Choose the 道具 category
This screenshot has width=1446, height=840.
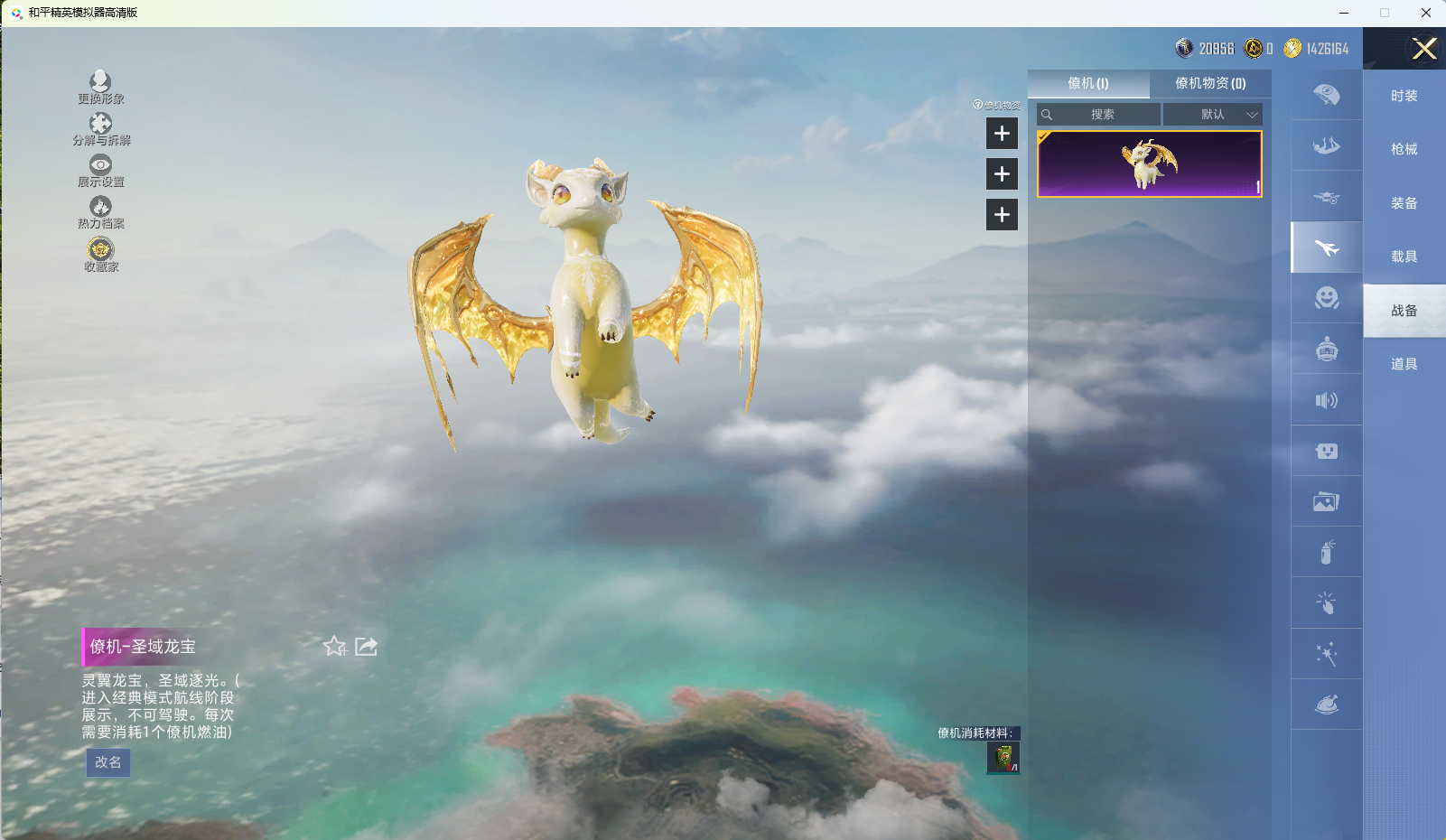[x=1404, y=364]
